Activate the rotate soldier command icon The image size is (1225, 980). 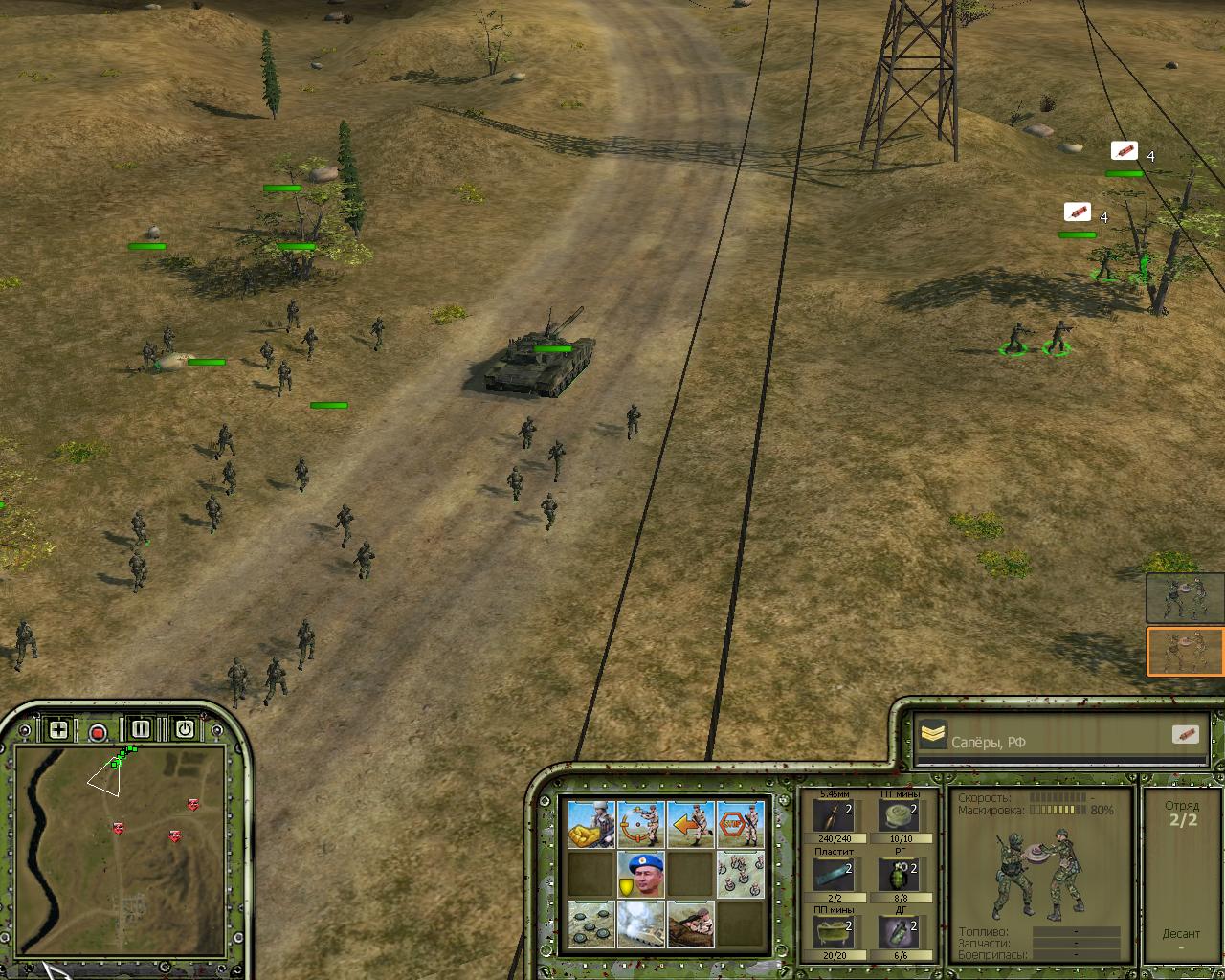640,825
